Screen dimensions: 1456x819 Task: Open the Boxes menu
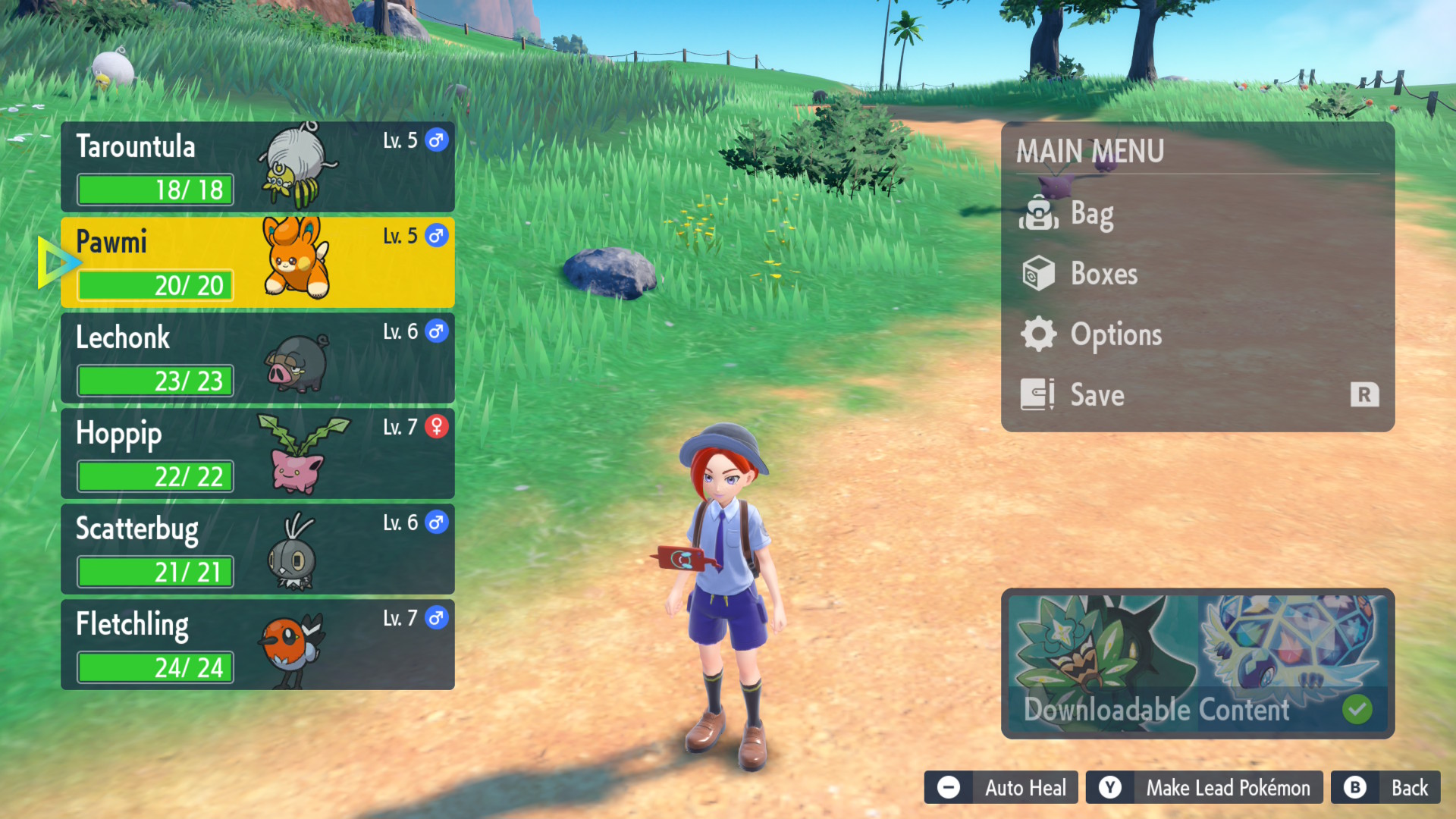coord(1103,274)
